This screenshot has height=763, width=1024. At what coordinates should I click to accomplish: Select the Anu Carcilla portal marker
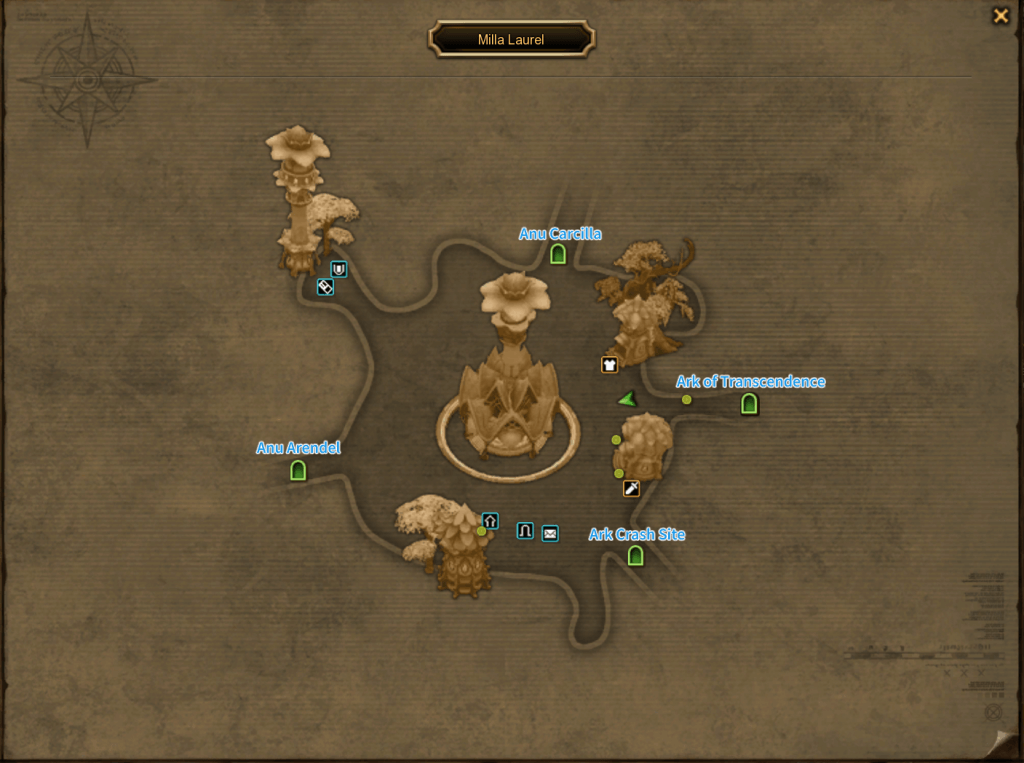tap(558, 254)
